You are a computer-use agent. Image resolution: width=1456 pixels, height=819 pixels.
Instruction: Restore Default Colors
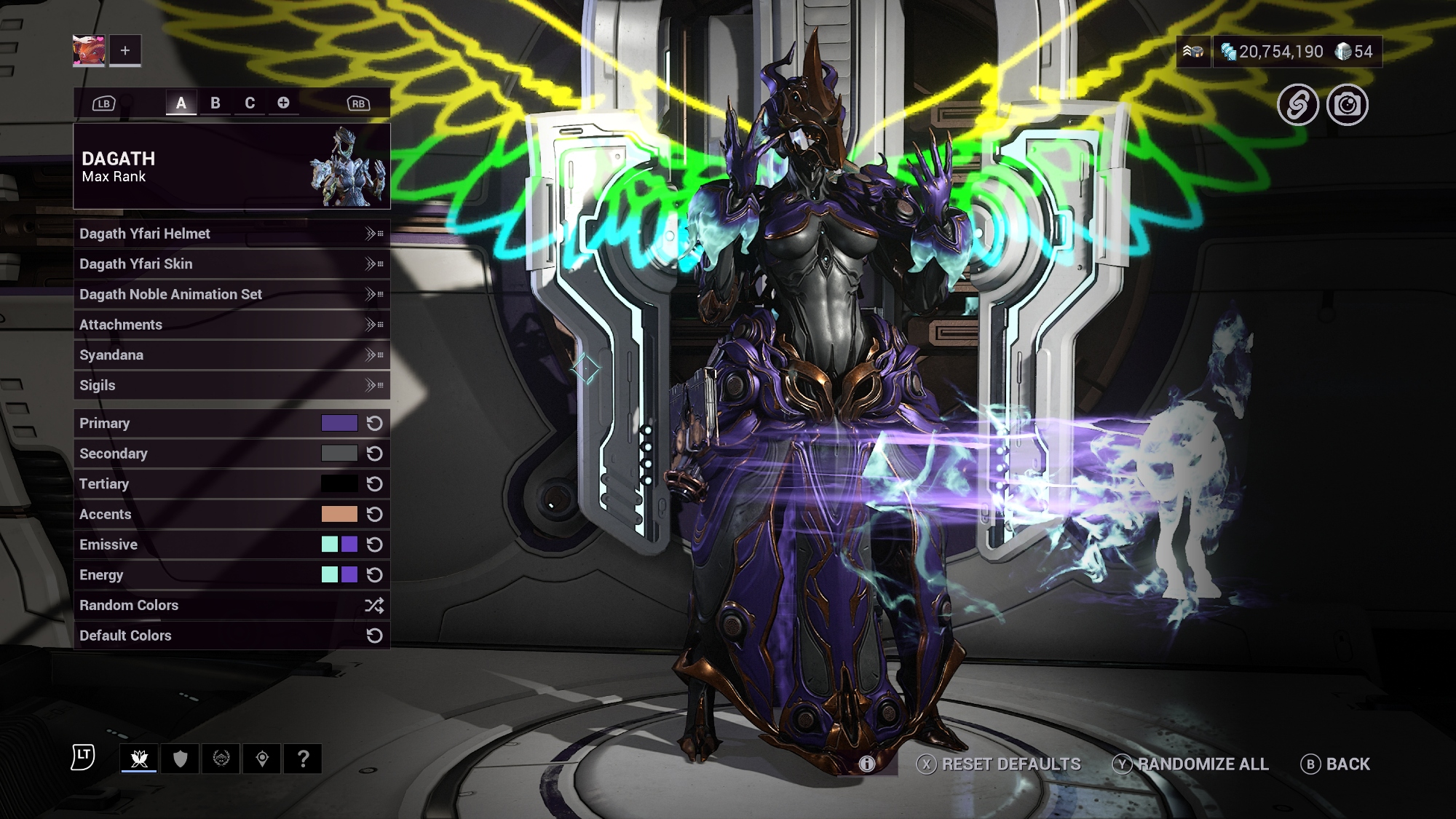(x=232, y=636)
